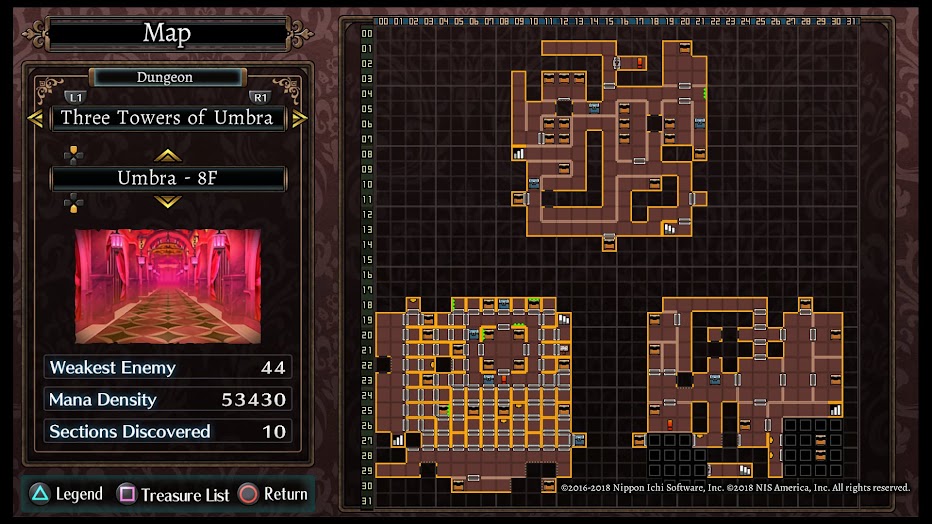Screen dimensions: 932x524
Task: Click the dungeon map grid
Action: [x=613, y=262]
